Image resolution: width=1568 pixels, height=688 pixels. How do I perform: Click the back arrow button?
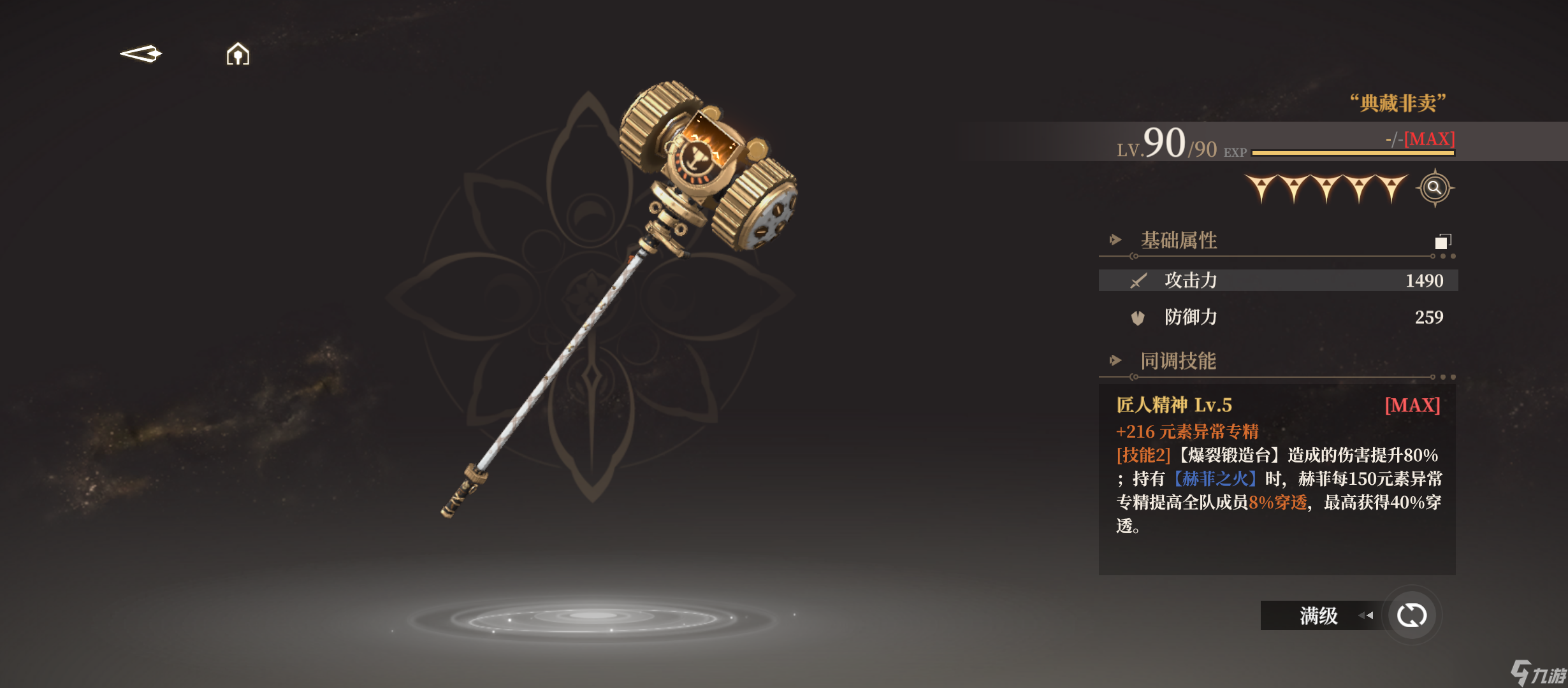(x=141, y=54)
